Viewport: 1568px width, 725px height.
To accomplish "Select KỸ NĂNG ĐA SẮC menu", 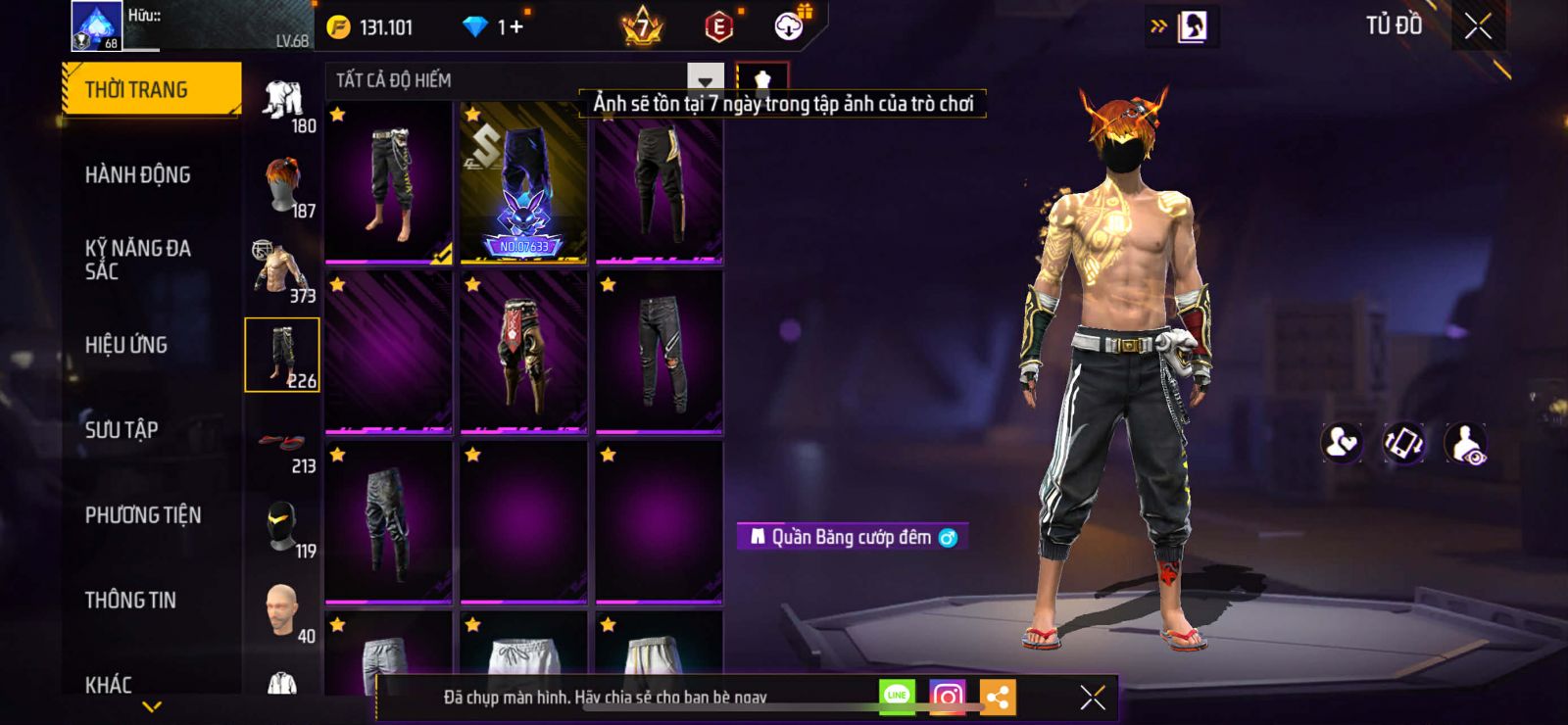I will coord(137,260).
